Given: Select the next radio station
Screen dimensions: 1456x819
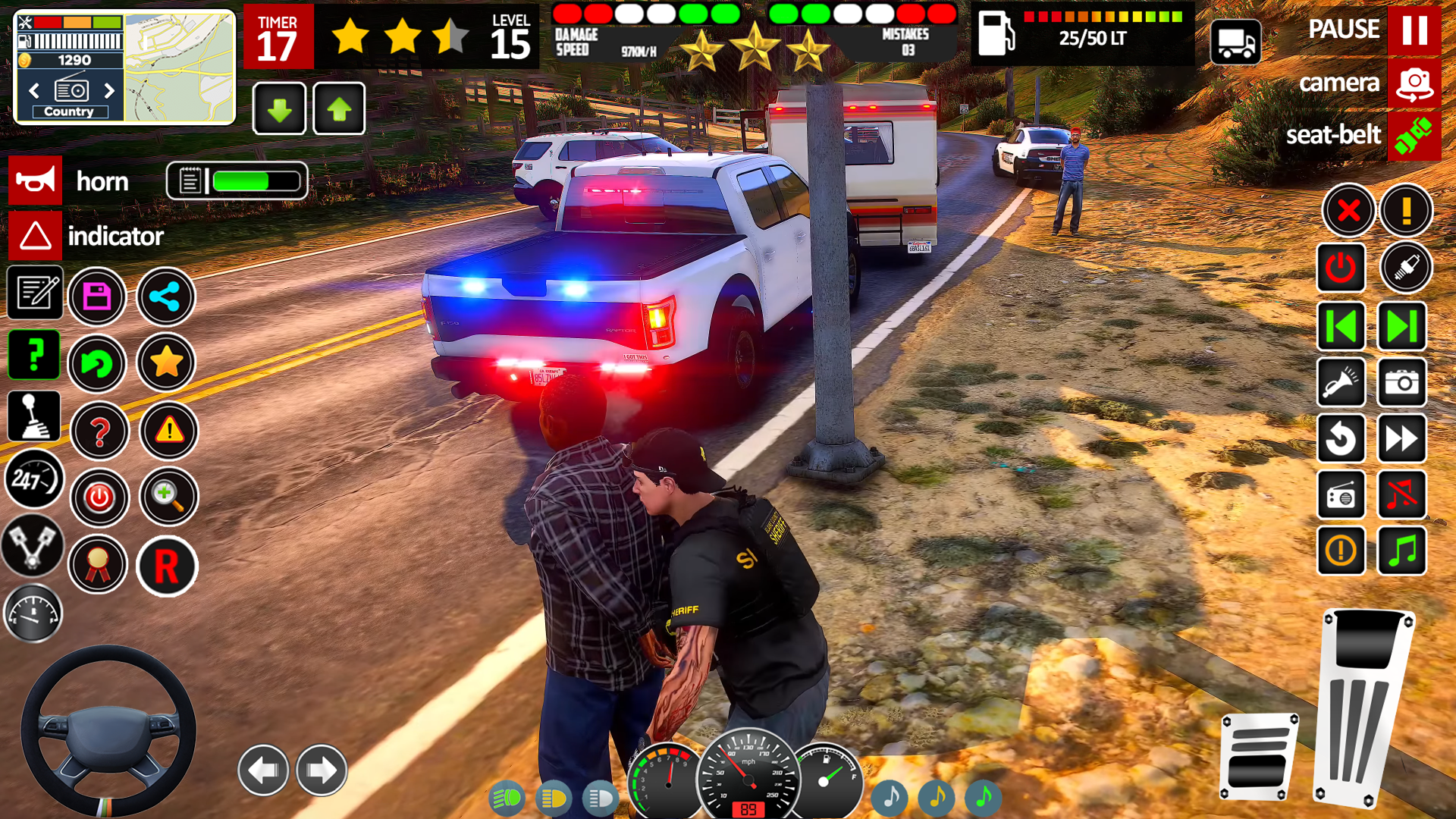Looking at the screenshot, I should (x=110, y=91).
